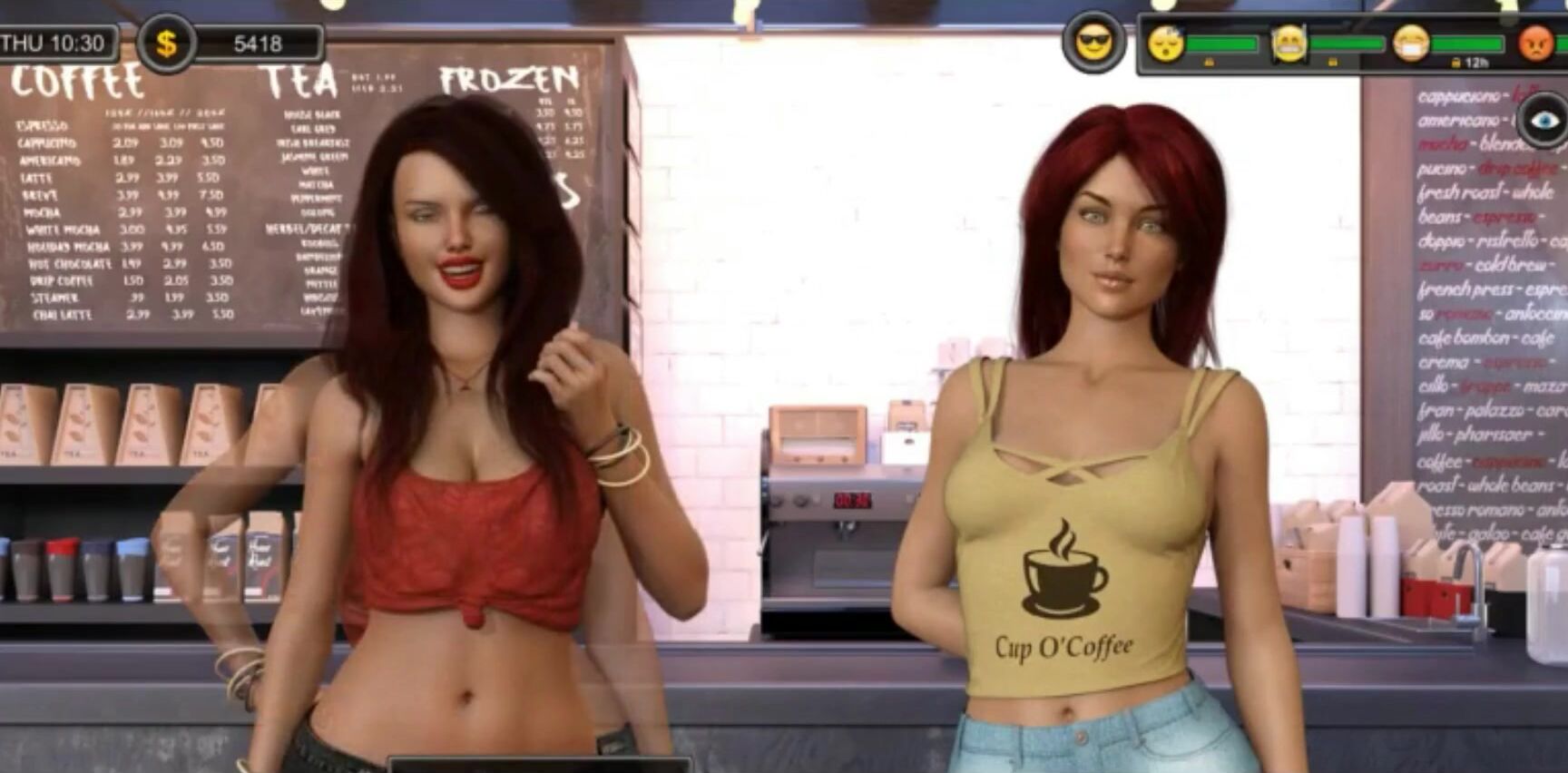
Task: Click the espresso machine timer display
Action: pos(853,500)
